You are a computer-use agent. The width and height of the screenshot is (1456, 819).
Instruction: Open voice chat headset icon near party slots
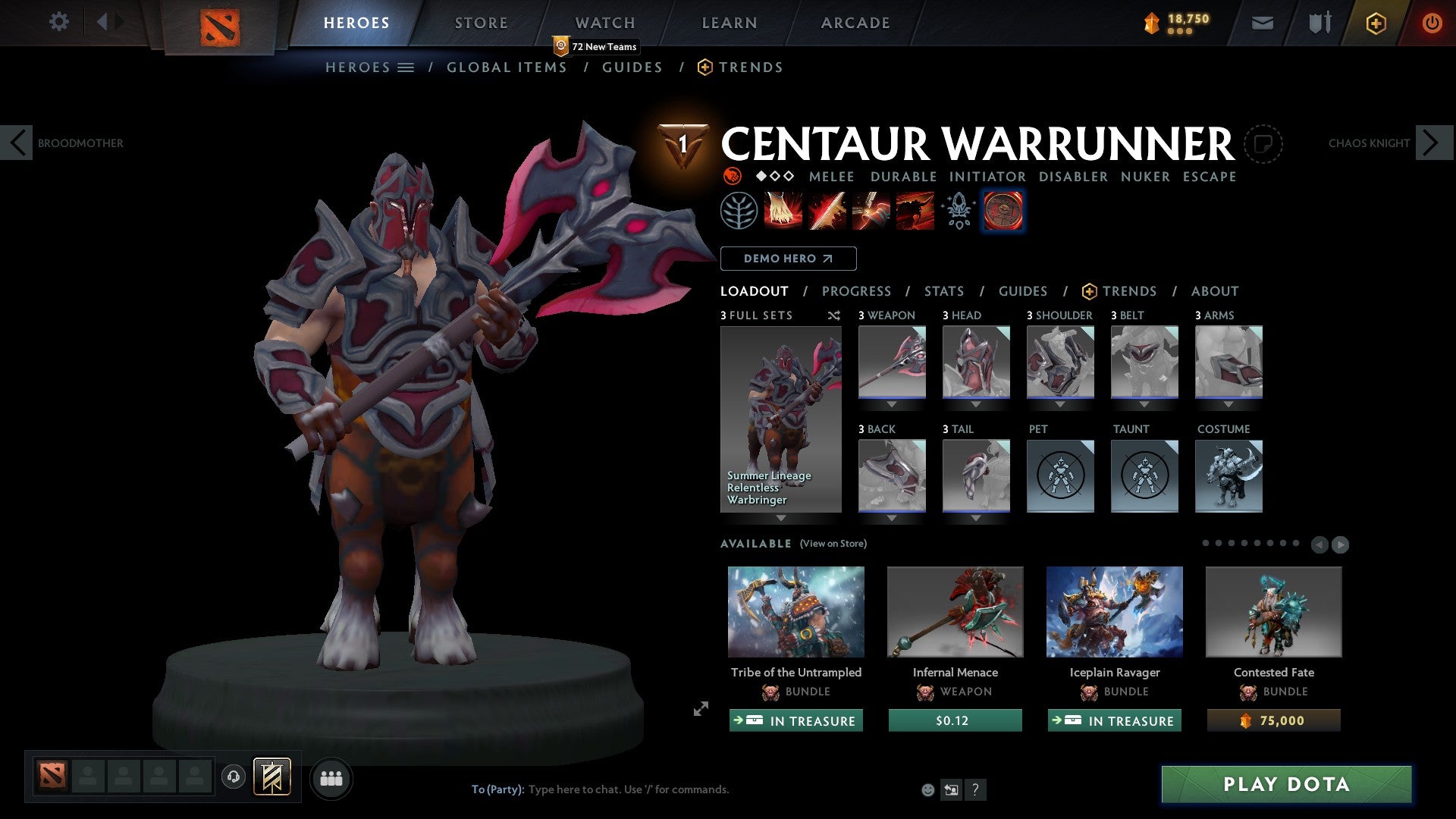click(x=233, y=777)
